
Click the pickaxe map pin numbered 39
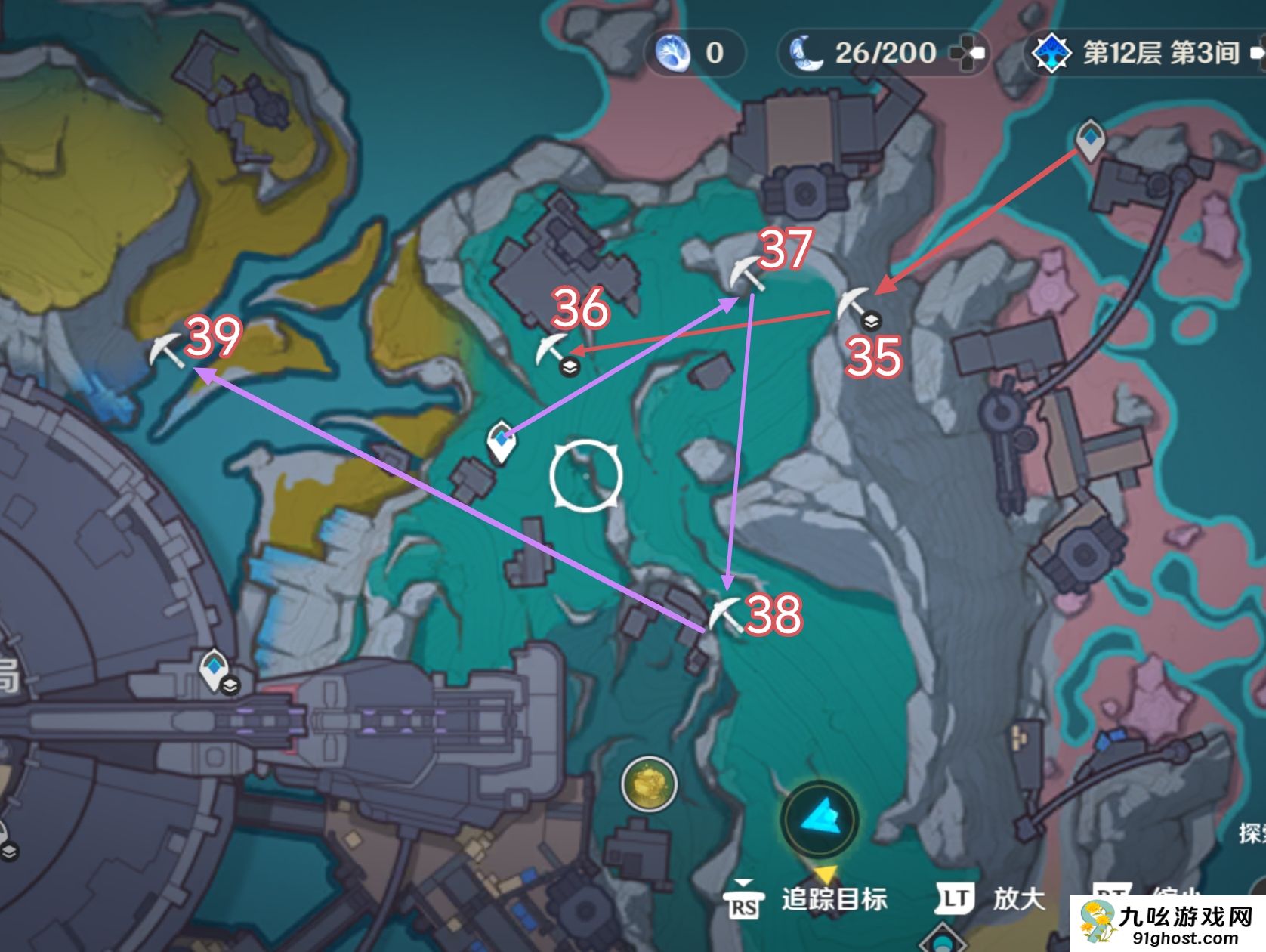tap(166, 350)
